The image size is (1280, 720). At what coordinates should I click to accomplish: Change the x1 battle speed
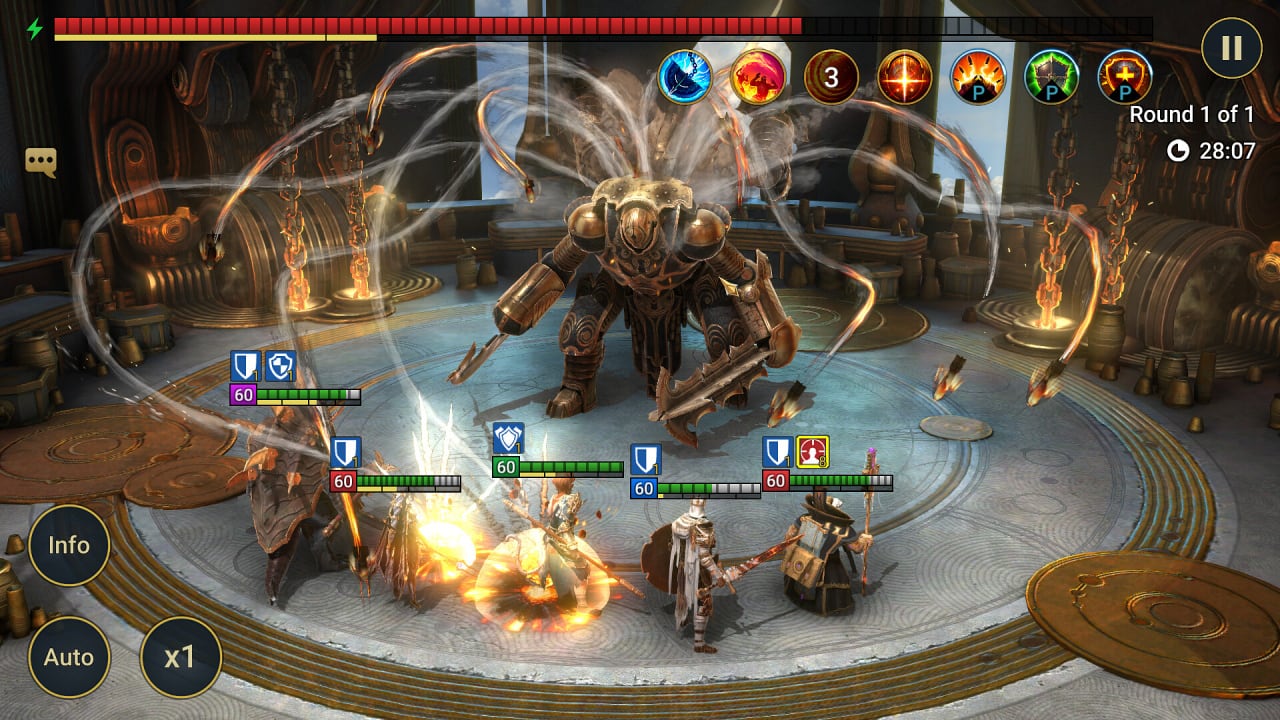[180, 657]
